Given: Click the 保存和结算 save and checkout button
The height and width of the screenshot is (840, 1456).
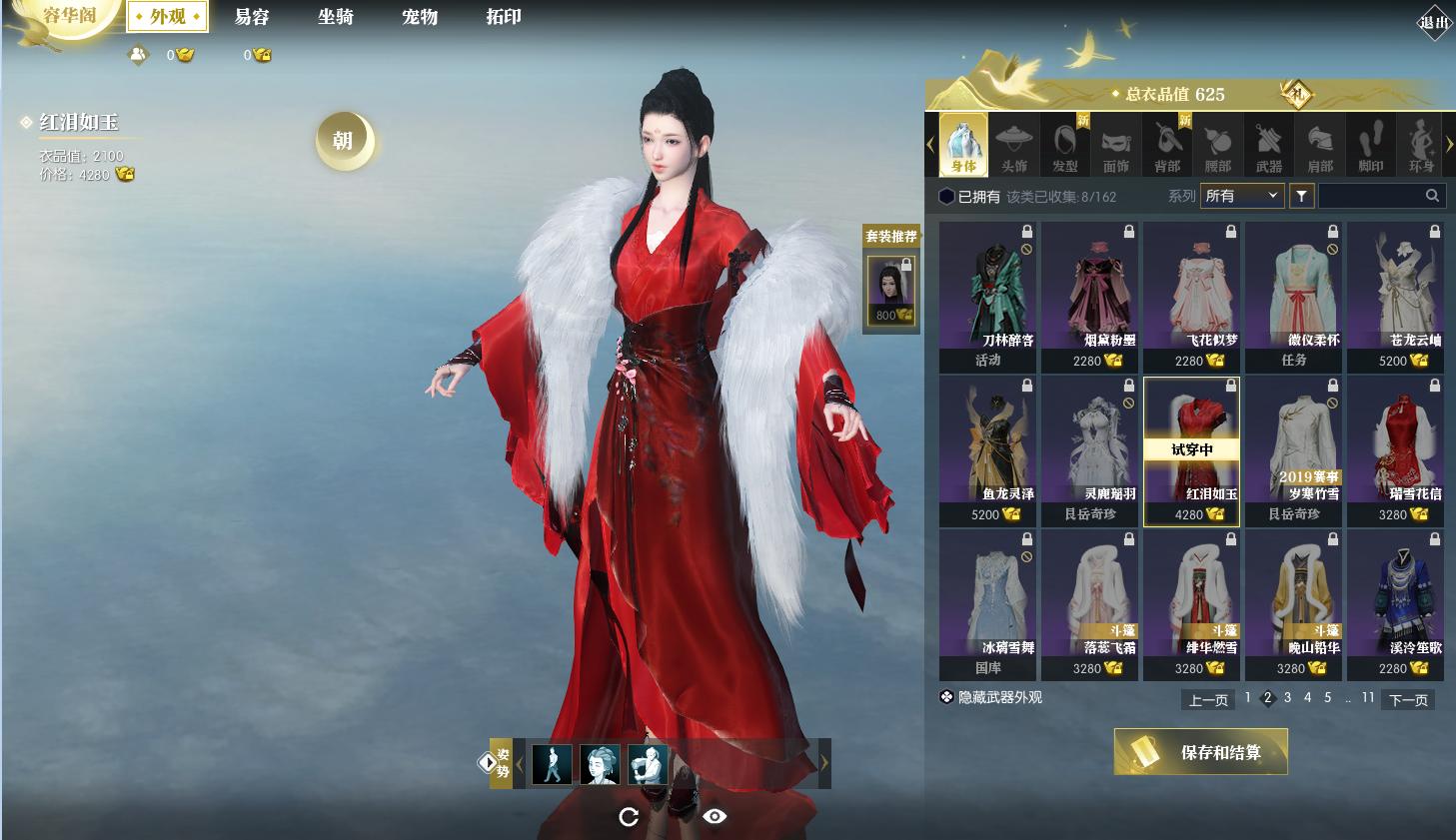Looking at the screenshot, I should pos(1200,752).
